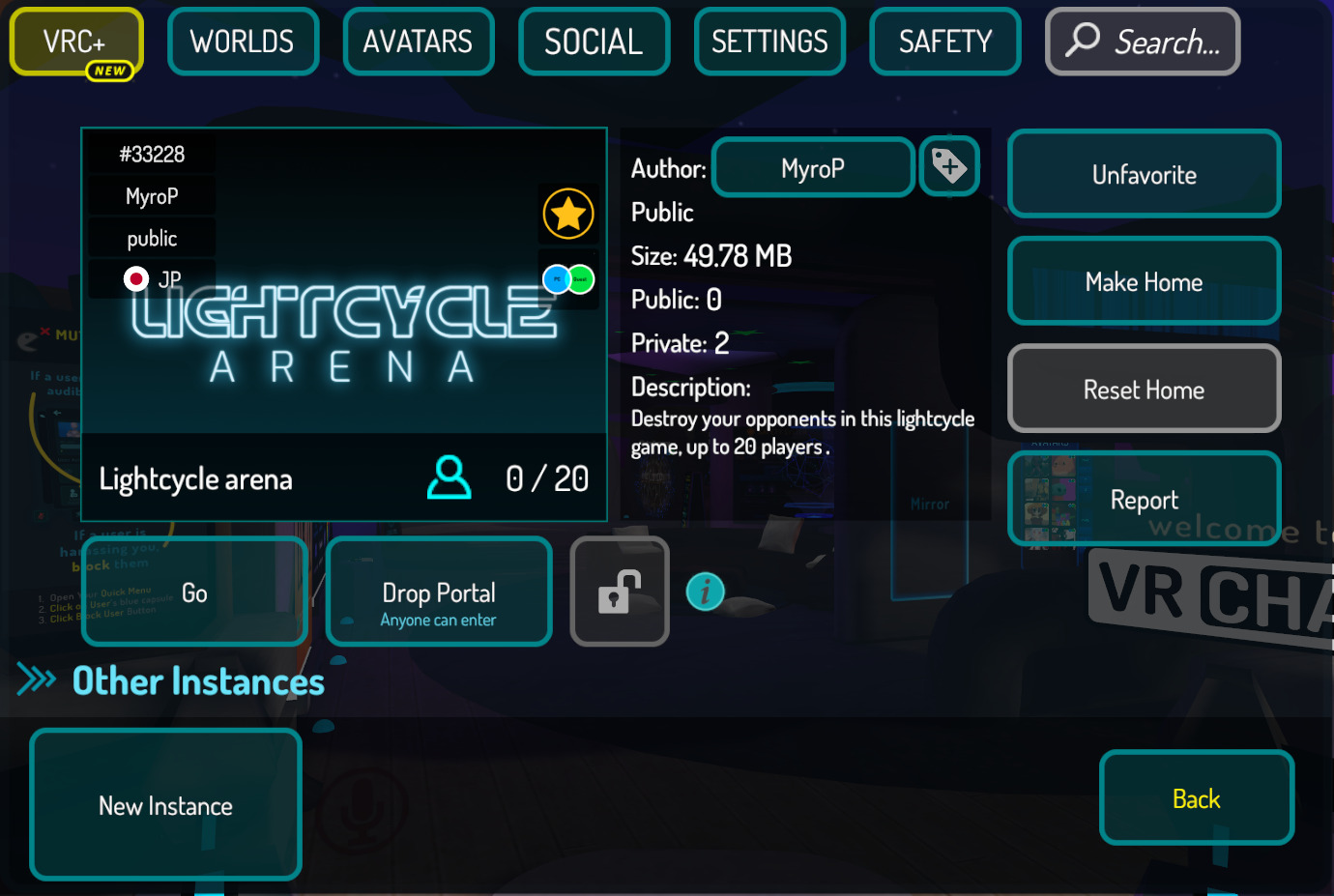1334x896 pixels.
Task: Open the tag icon next to author MyroP
Action: 949,166
